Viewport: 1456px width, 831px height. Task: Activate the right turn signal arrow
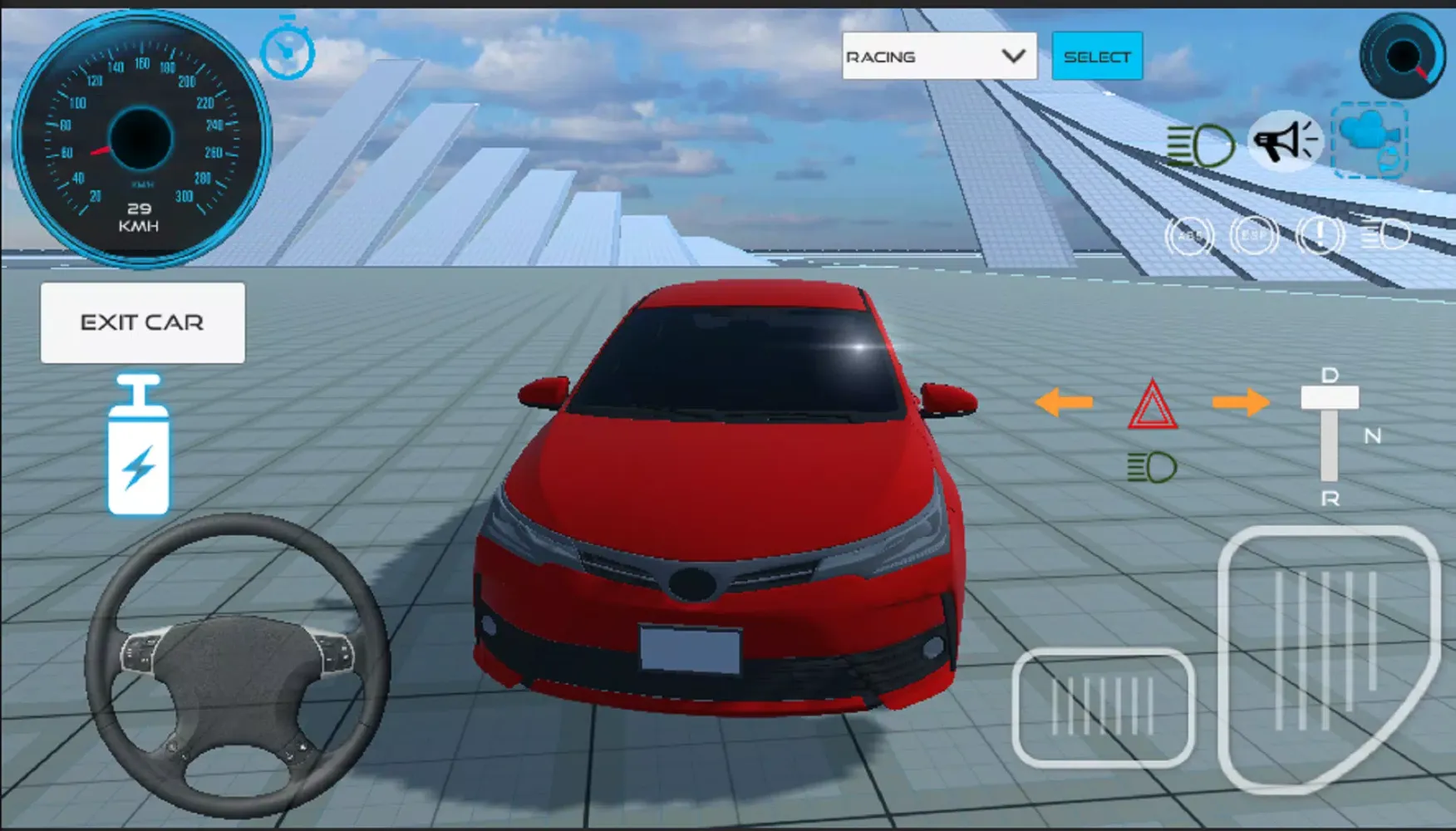pos(1240,403)
